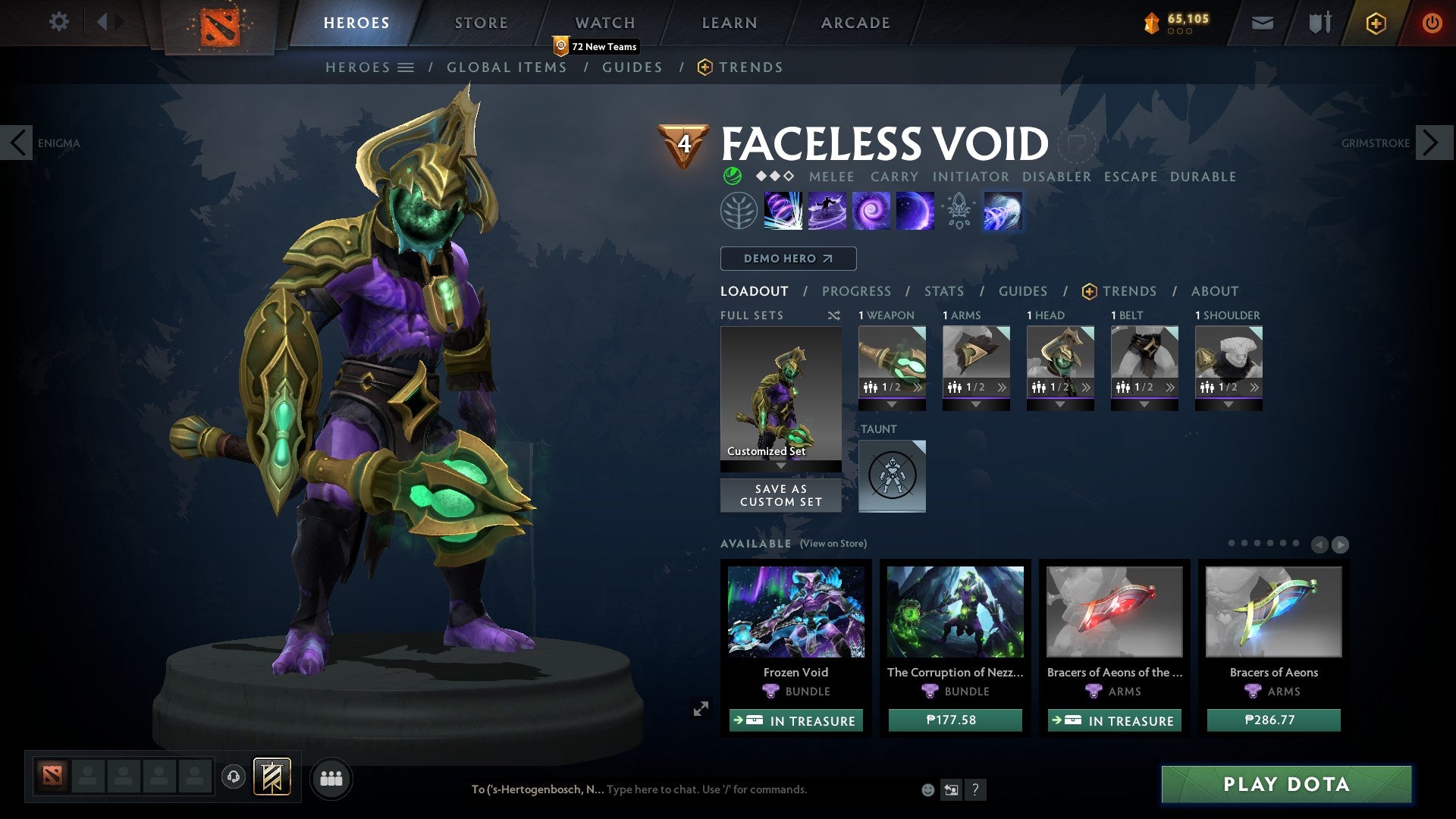Open the friends list icon near party slots
The width and height of the screenshot is (1456, 819).
coord(331,777)
